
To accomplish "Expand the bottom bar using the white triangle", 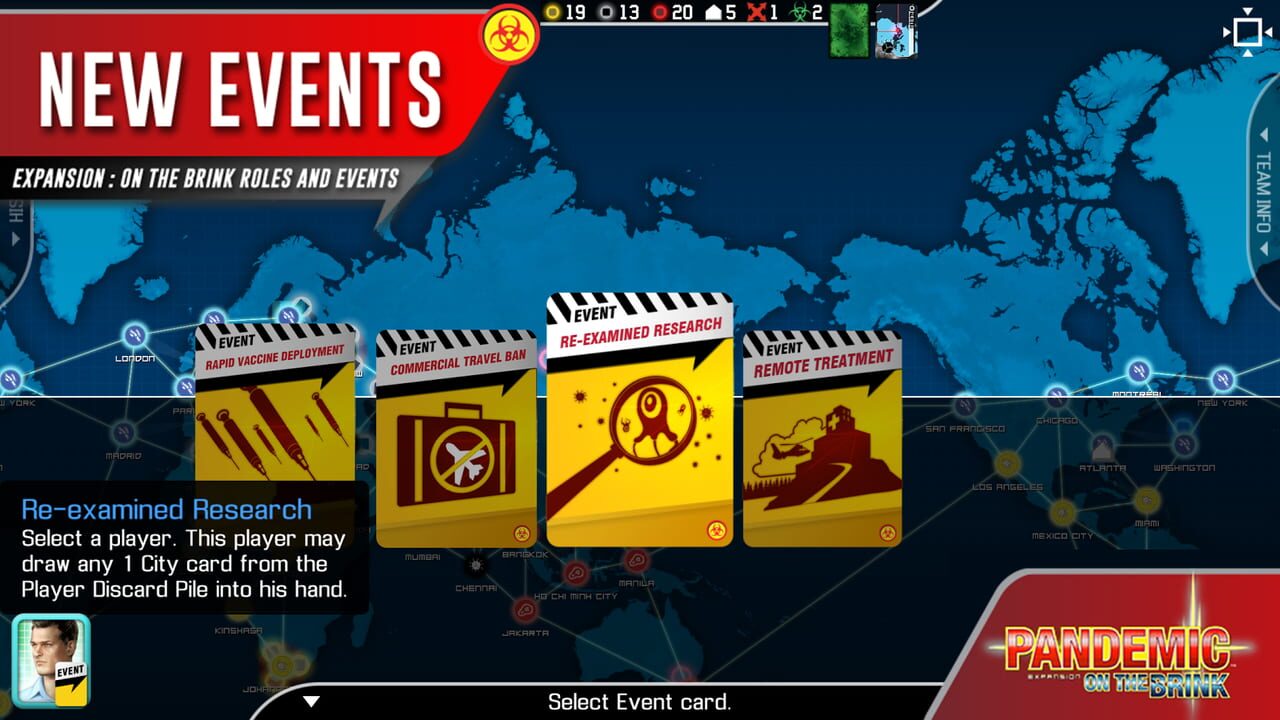I will pyautogui.click(x=310, y=702).
